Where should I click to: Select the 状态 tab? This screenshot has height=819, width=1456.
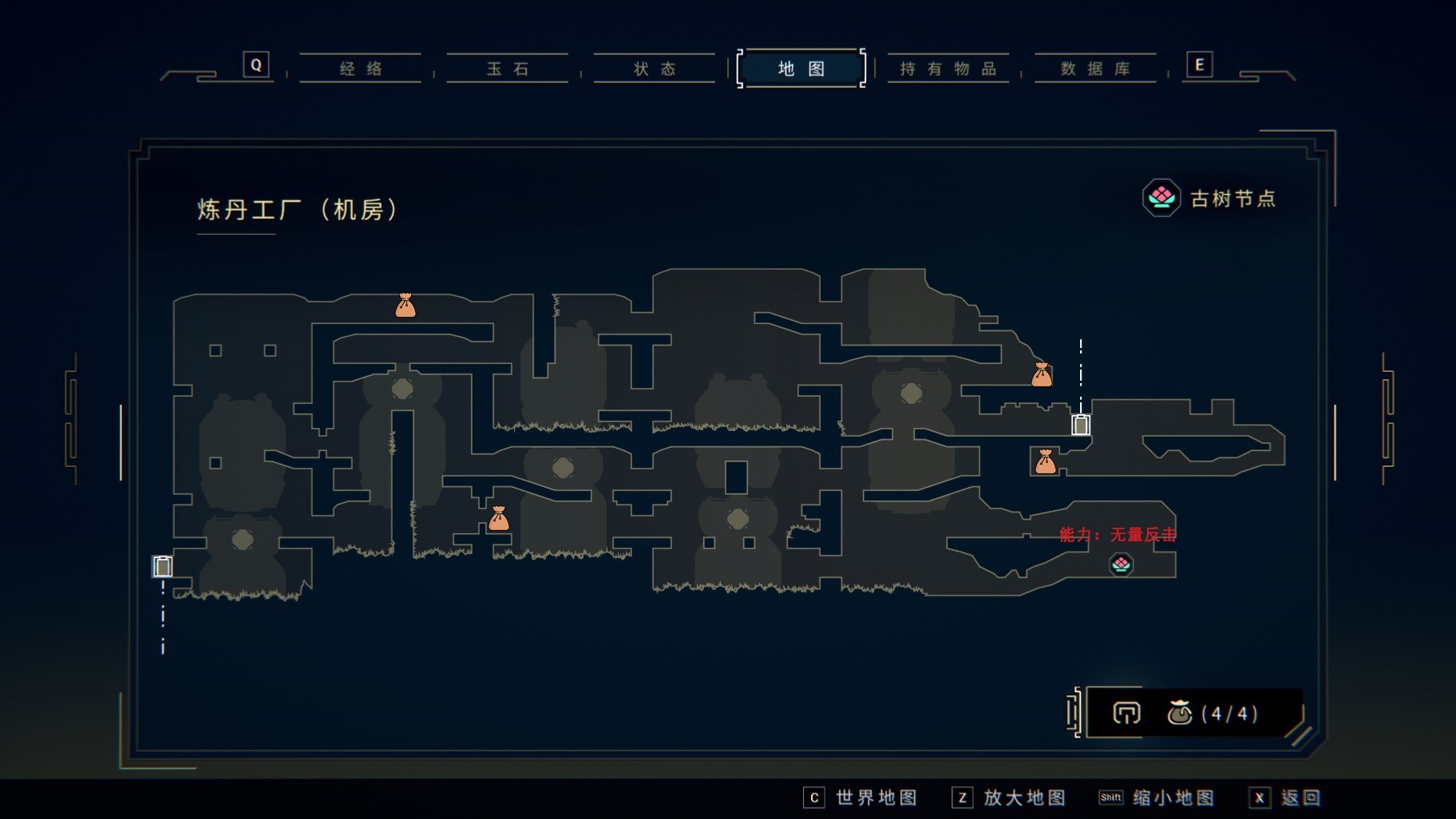point(655,69)
